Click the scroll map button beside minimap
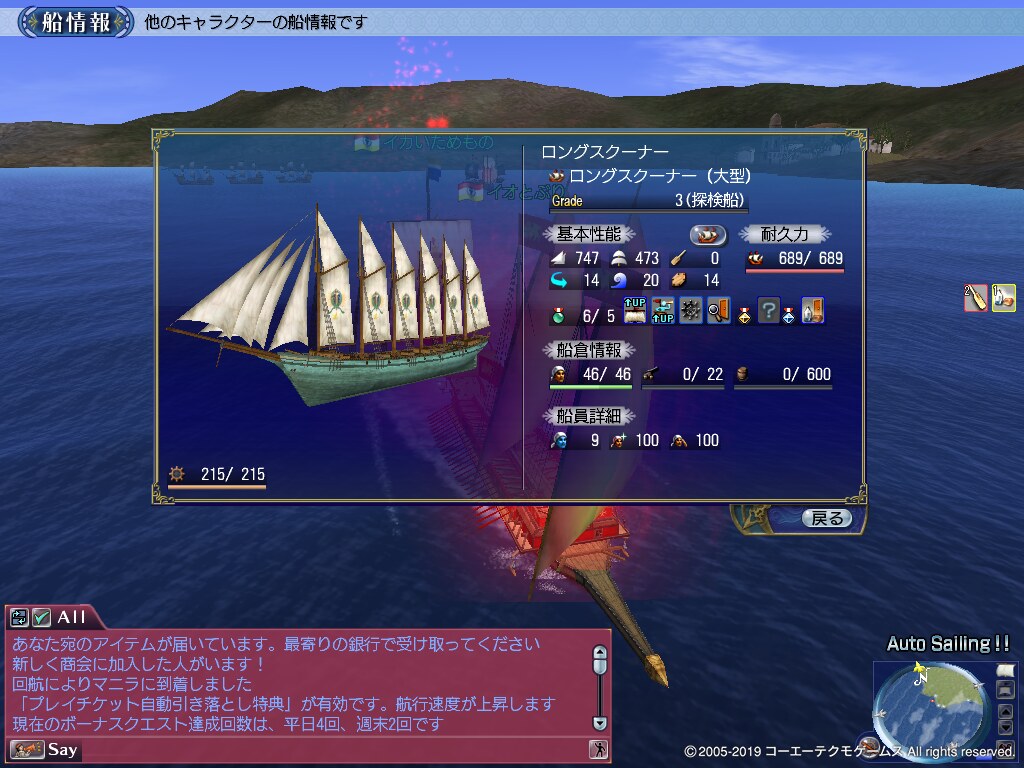This screenshot has height=768, width=1024. [1005, 669]
